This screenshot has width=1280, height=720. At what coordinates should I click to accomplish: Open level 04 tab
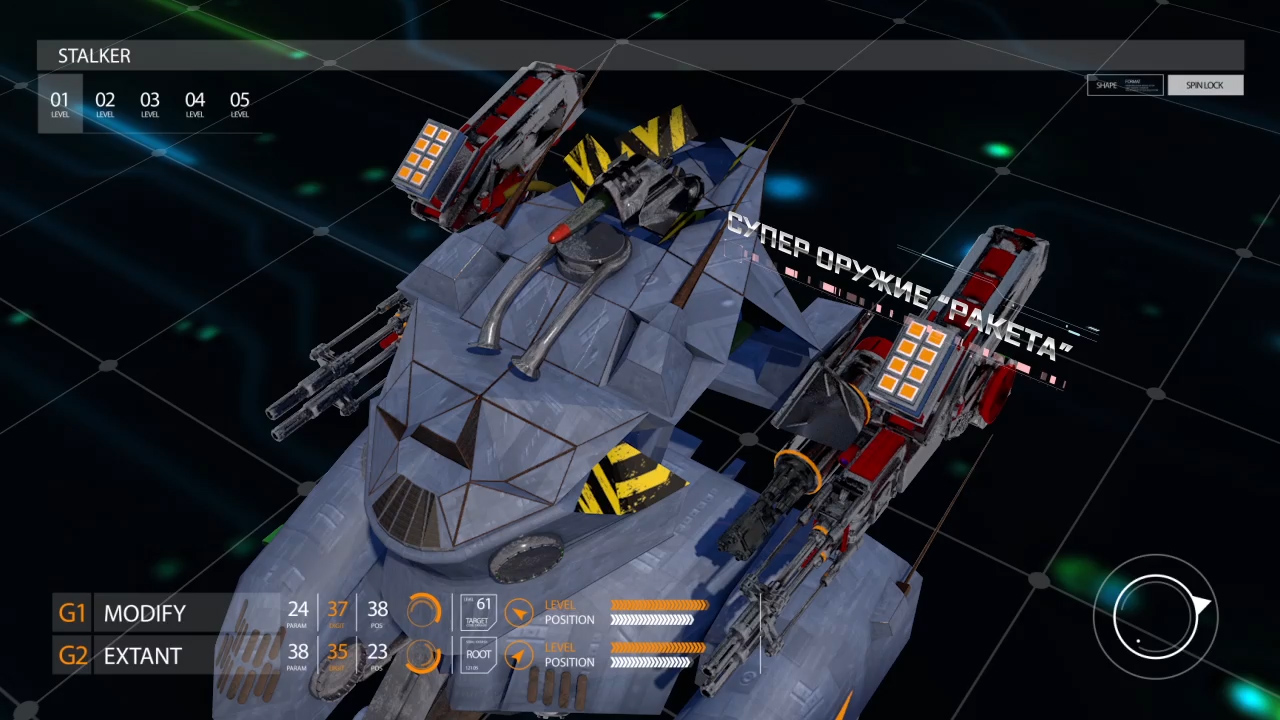click(195, 103)
